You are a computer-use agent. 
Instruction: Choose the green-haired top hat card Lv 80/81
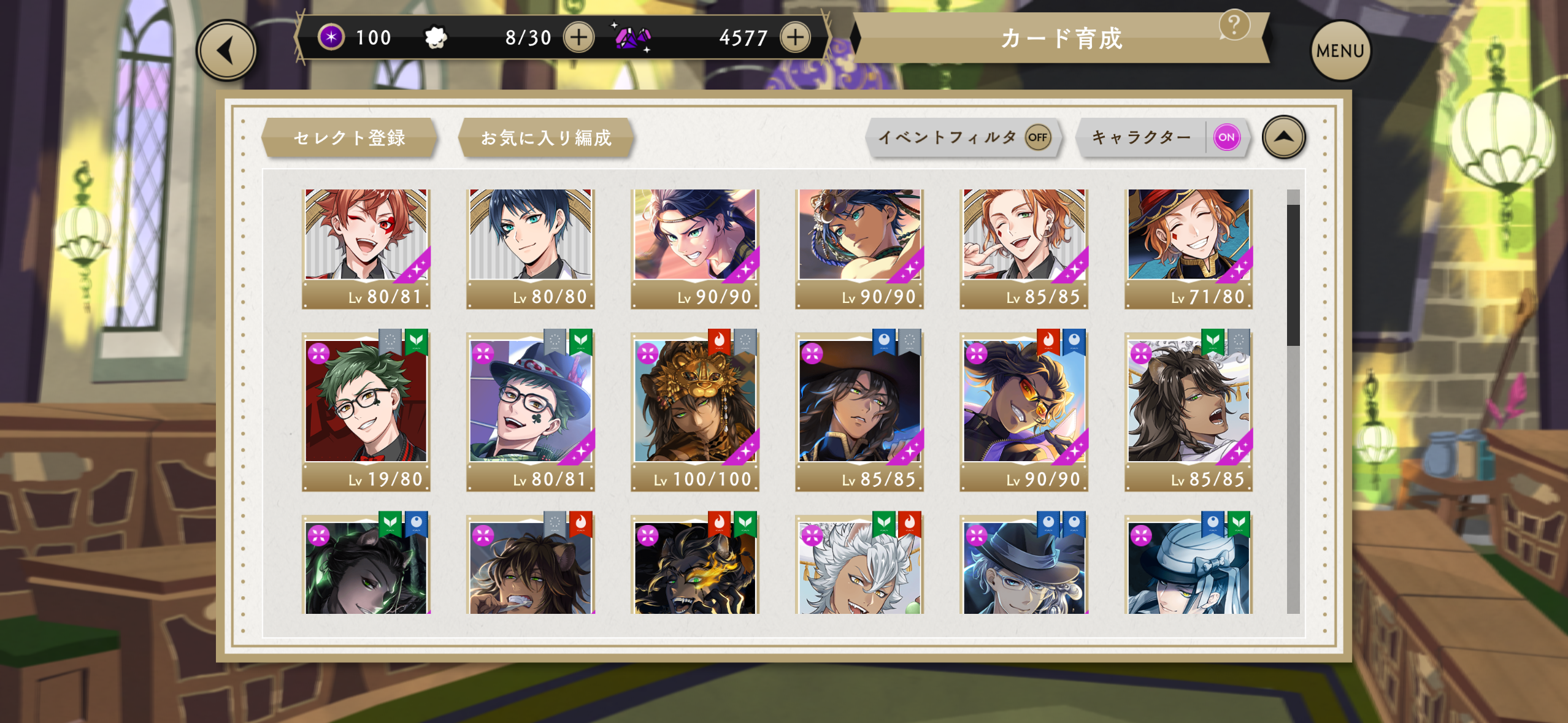coord(531,411)
